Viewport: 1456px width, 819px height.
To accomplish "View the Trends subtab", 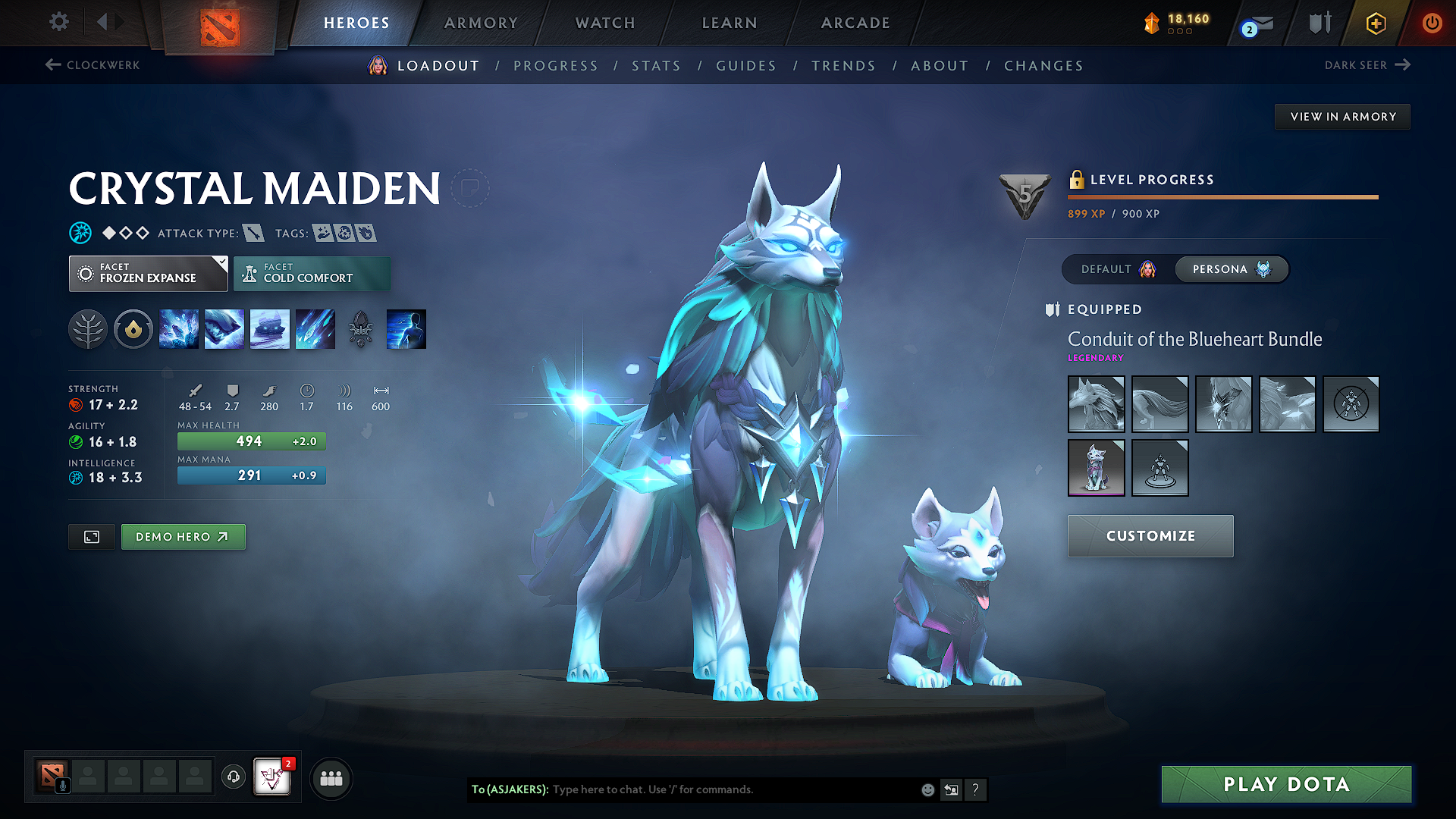I will point(843,66).
